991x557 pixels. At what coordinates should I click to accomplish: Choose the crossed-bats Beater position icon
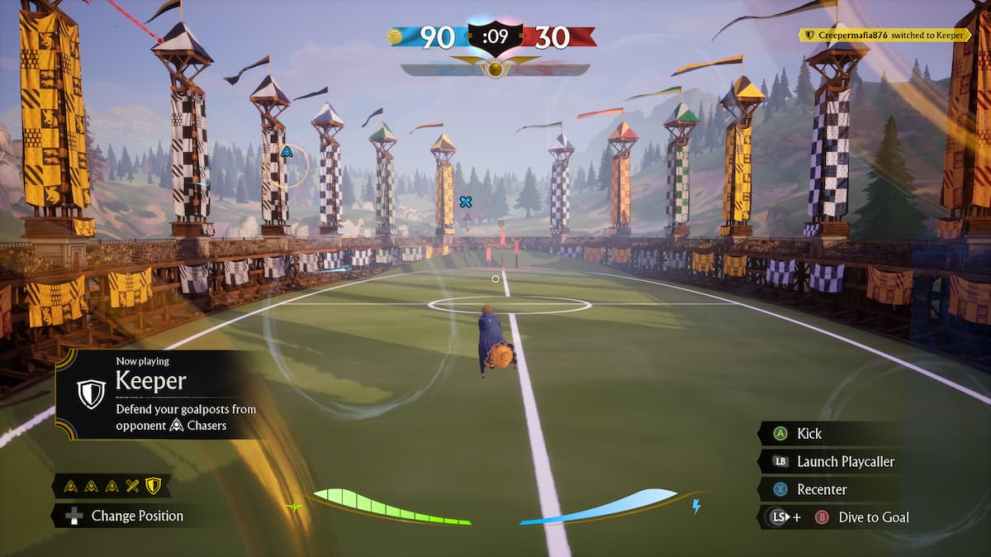point(131,487)
